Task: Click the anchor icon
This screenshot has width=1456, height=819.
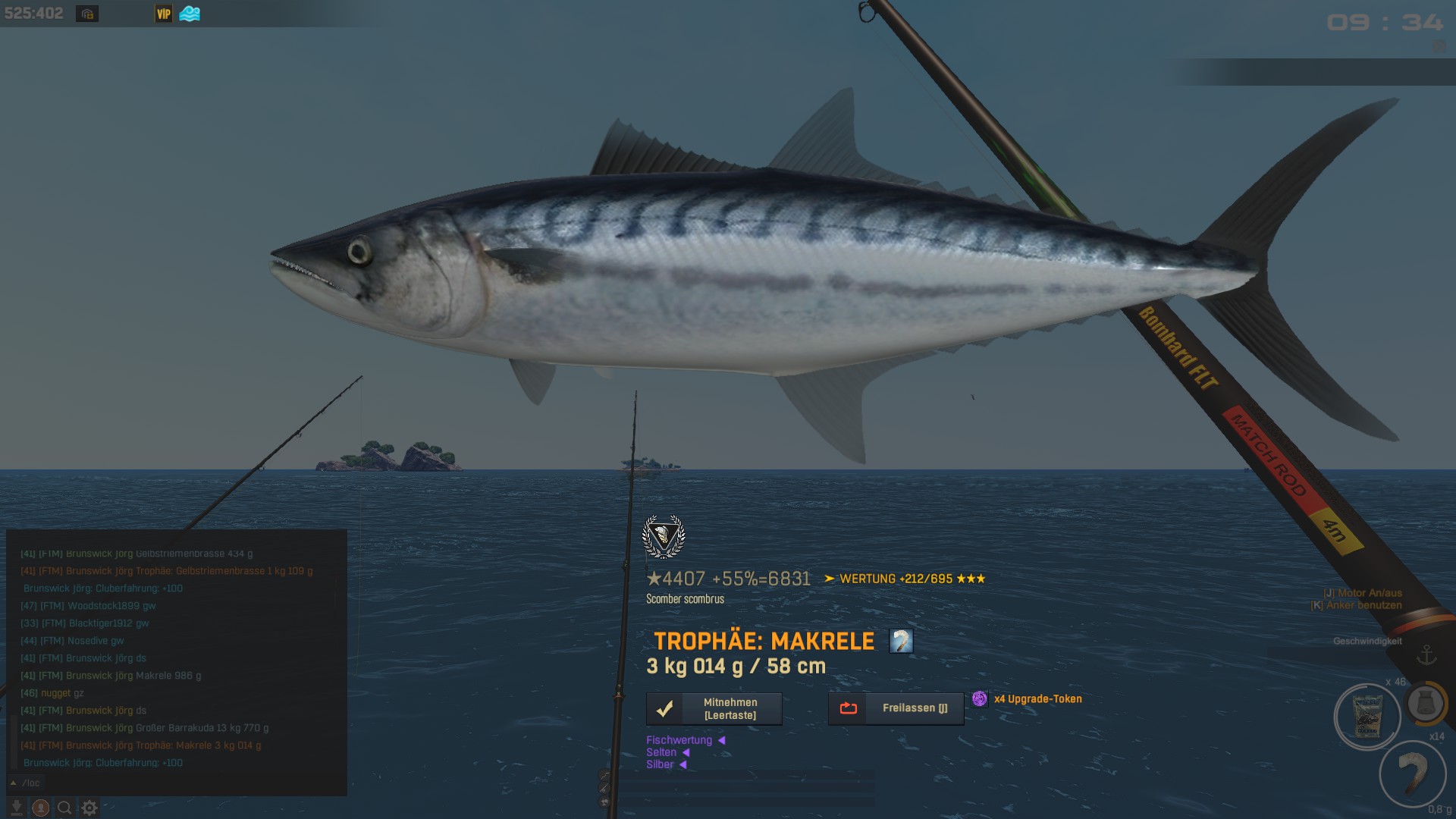Action: coord(1426,654)
